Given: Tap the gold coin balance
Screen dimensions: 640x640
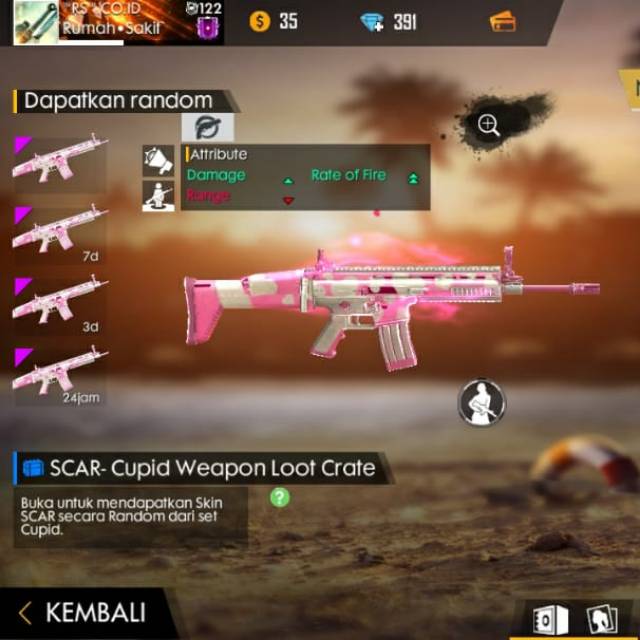Looking at the screenshot, I should (x=274, y=21).
